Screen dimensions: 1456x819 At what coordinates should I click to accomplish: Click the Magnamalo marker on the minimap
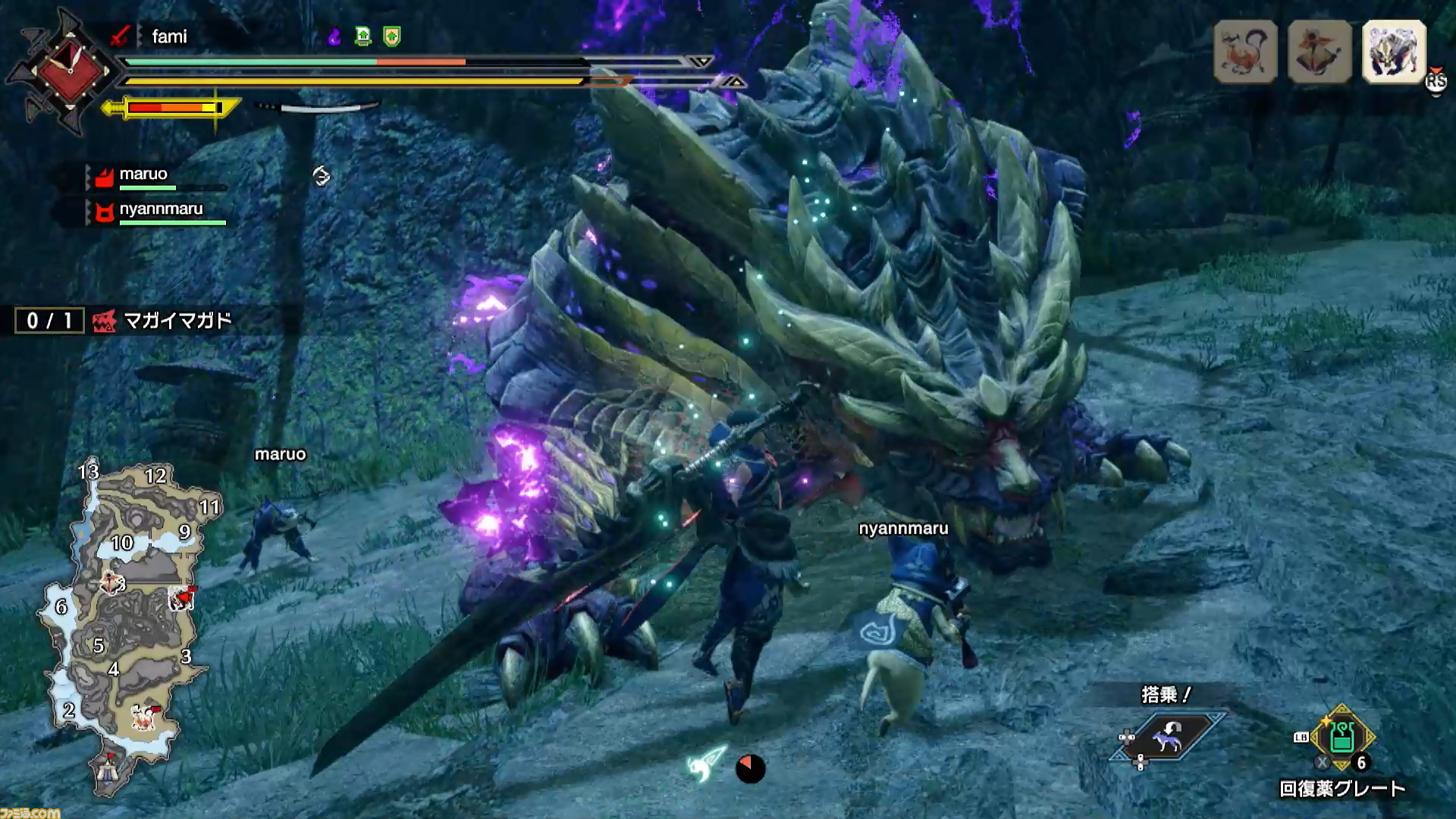coord(182,599)
